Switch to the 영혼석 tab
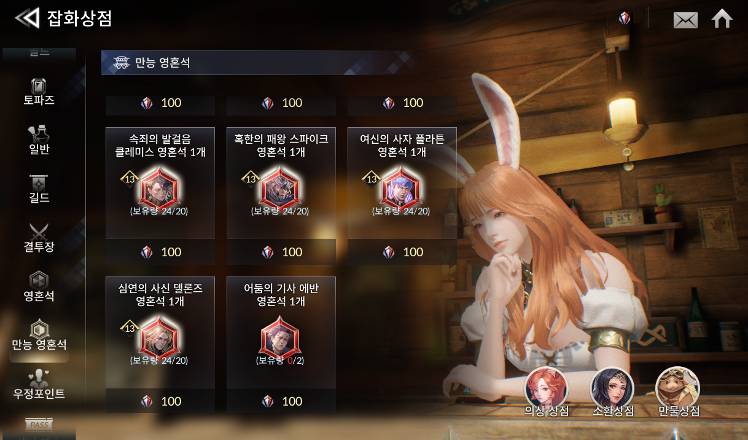 pyautogui.click(x=39, y=286)
